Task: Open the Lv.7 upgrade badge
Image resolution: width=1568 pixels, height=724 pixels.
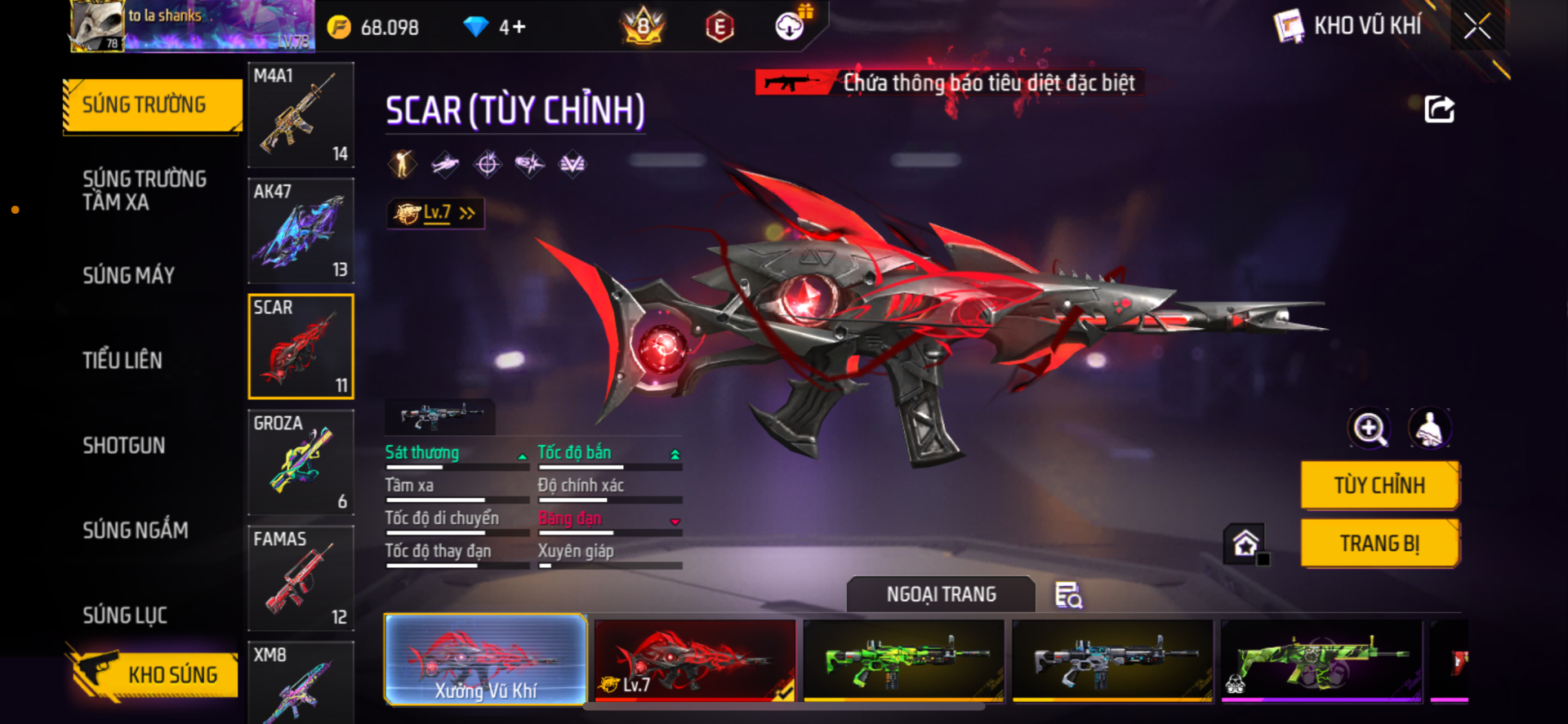Action: coord(436,213)
